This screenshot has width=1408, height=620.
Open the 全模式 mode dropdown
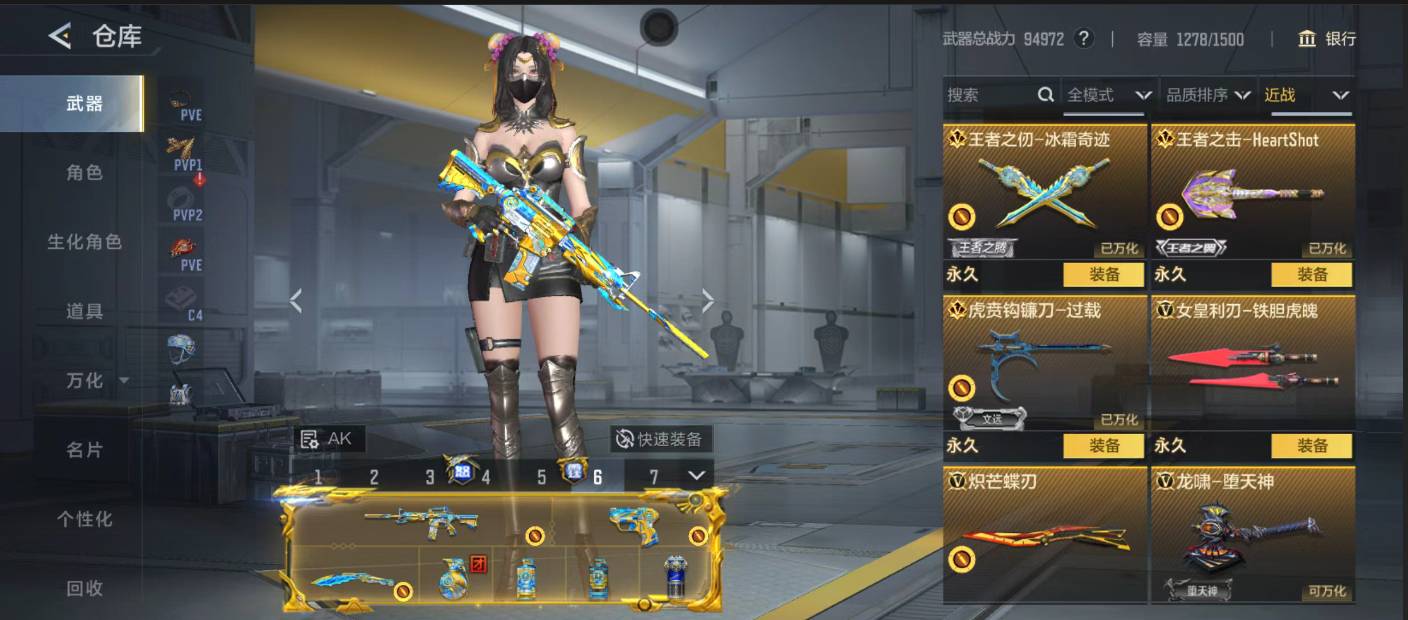1109,95
